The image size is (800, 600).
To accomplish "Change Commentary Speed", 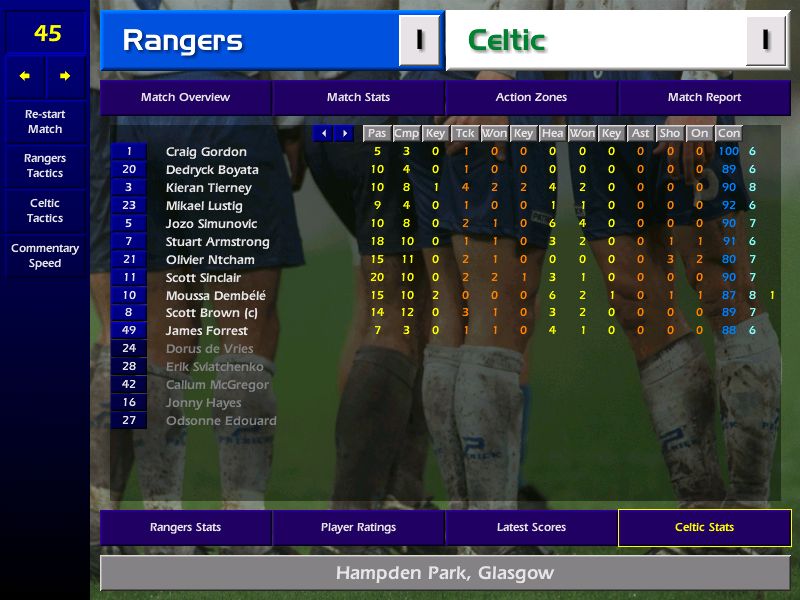I will click(45, 256).
